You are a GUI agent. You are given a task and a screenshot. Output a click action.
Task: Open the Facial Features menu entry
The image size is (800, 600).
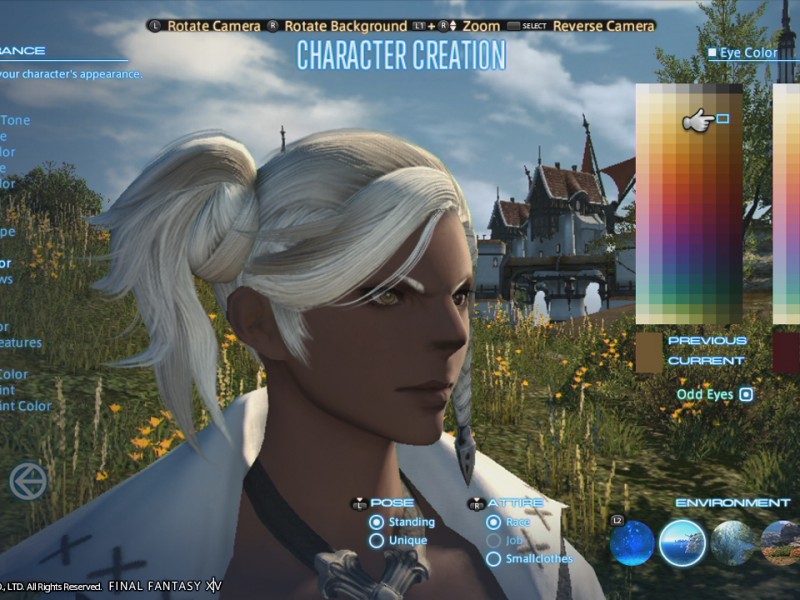[20, 343]
